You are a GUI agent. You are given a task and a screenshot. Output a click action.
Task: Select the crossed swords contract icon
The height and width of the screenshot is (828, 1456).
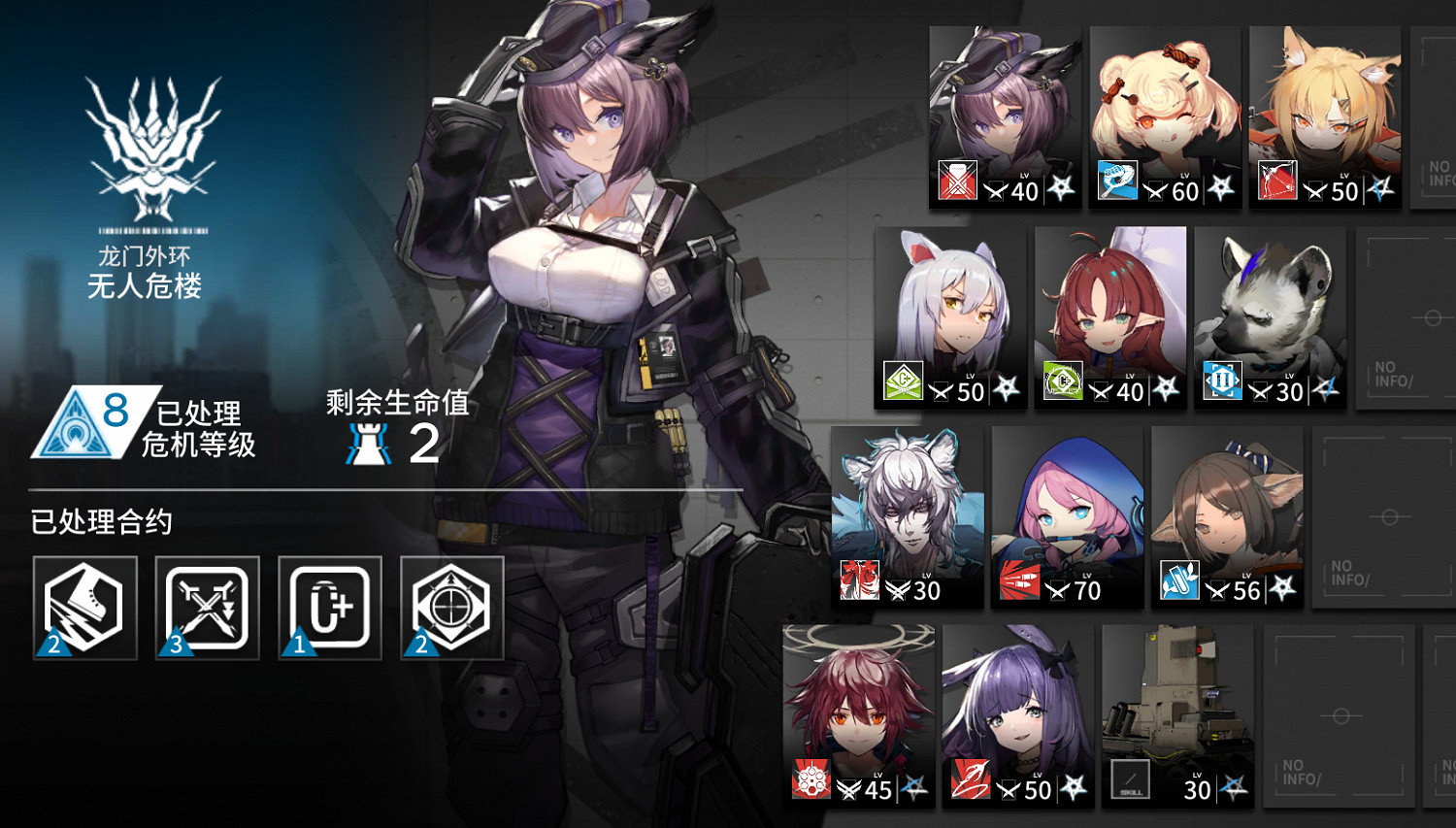[x=207, y=608]
